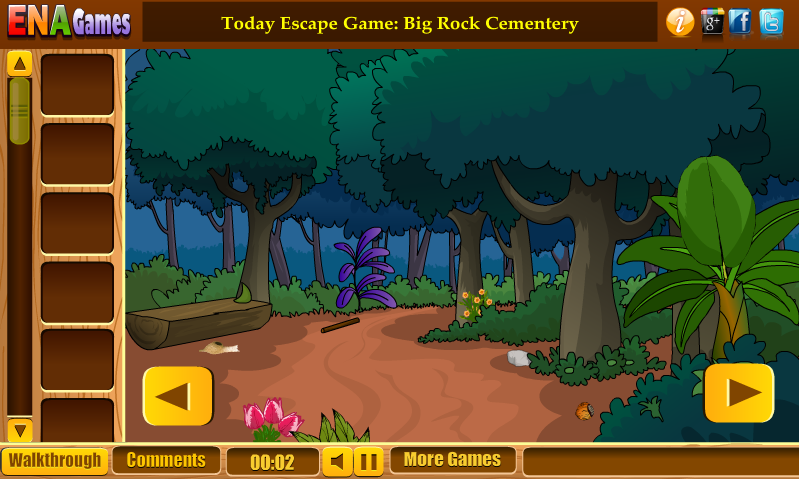Open the Walkthrough guide
The width and height of the screenshot is (799, 479).
tap(55, 461)
